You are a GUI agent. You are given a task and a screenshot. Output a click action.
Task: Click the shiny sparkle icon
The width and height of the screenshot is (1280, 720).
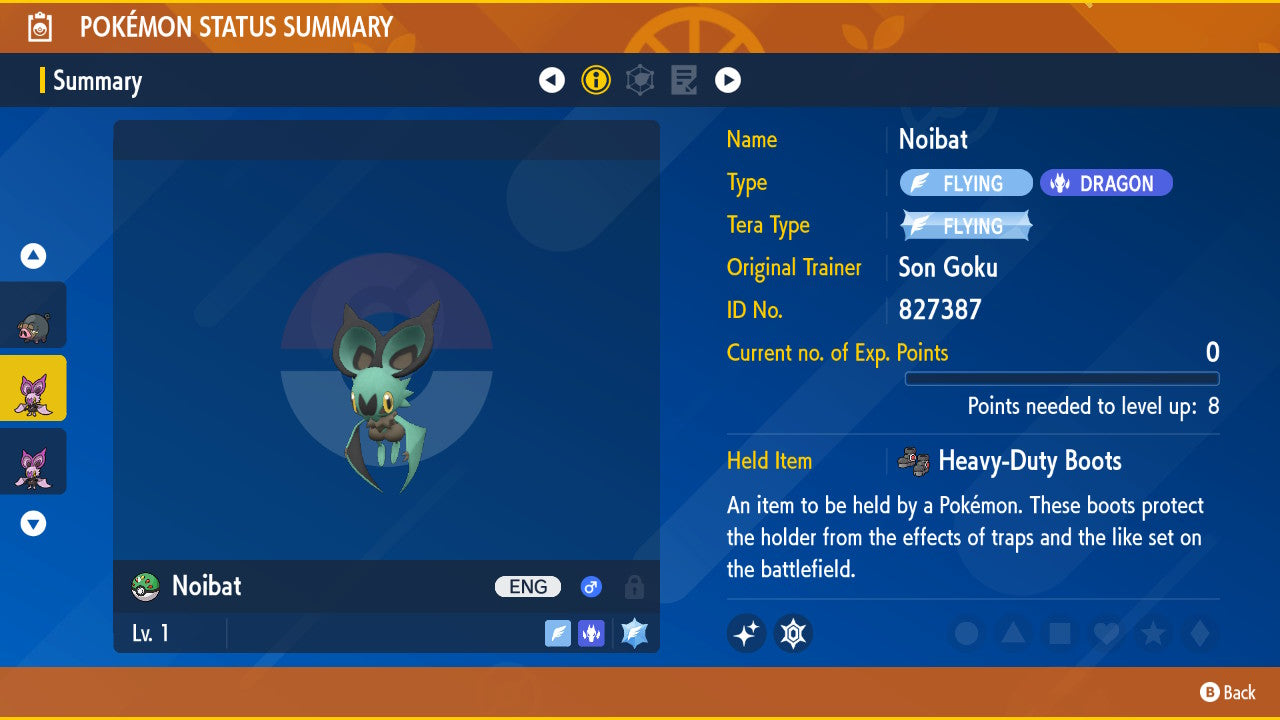746,633
